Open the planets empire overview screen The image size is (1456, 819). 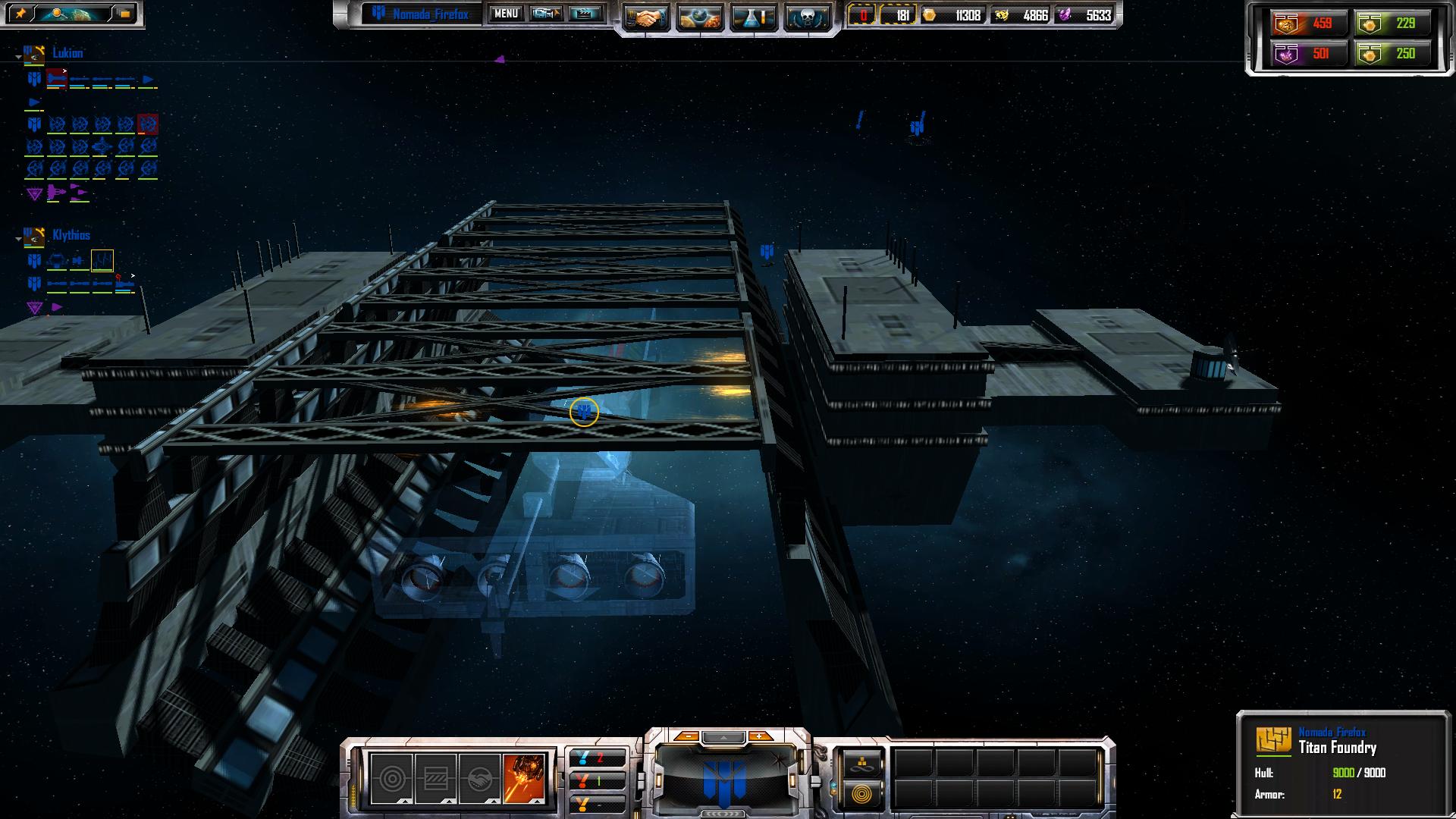click(x=700, y=17)
